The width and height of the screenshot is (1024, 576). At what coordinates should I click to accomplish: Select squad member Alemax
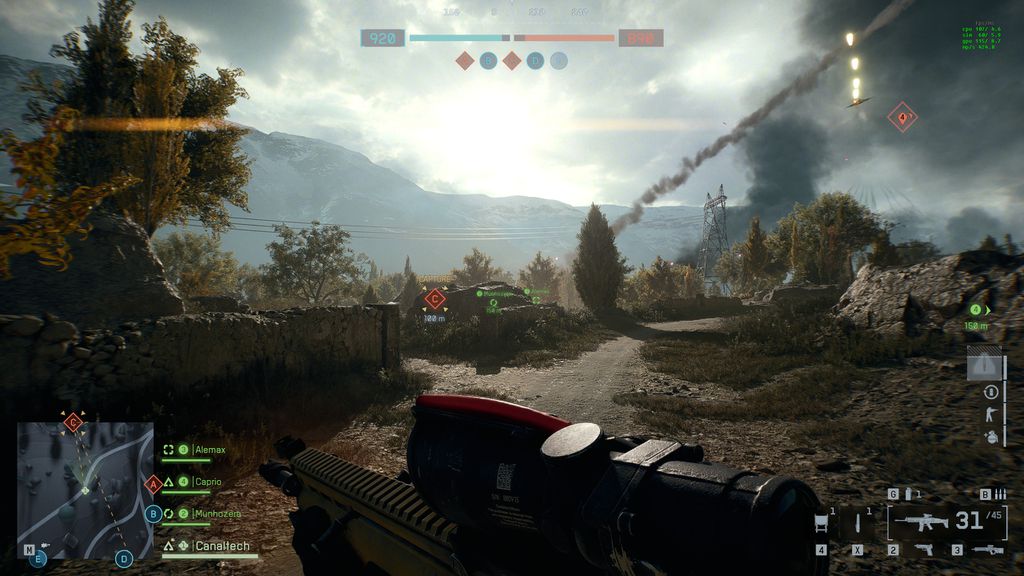(x=209, y=450)
